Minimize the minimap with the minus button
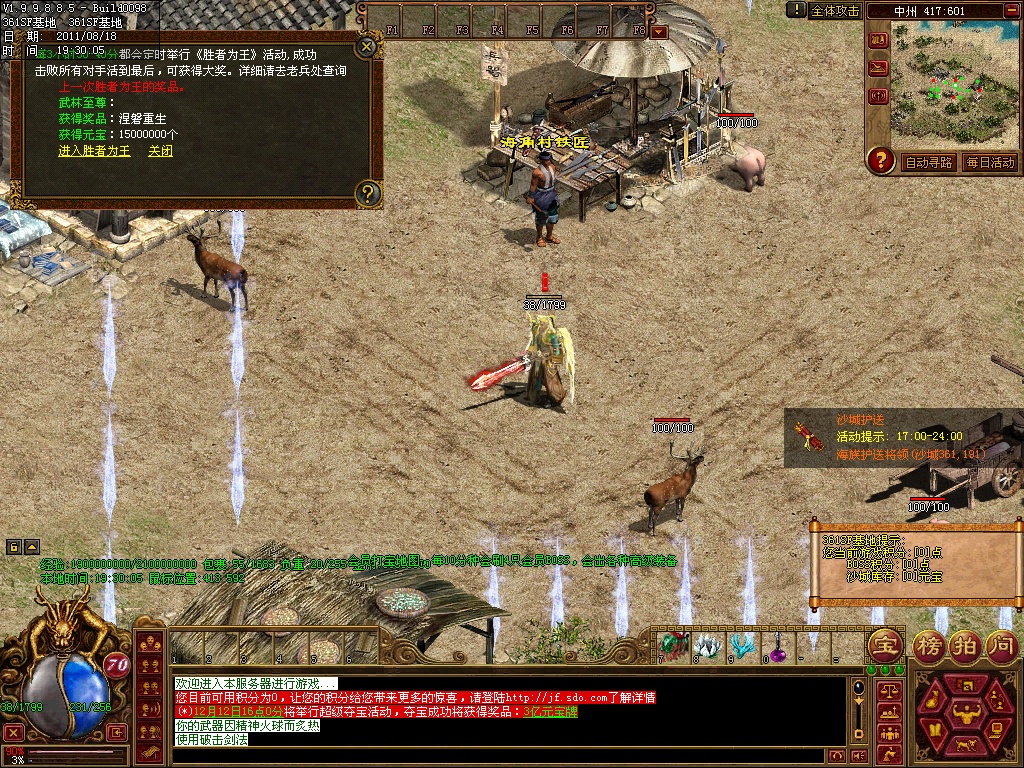This screenshot has height=768, width=1024. [x=1012, y=11]
